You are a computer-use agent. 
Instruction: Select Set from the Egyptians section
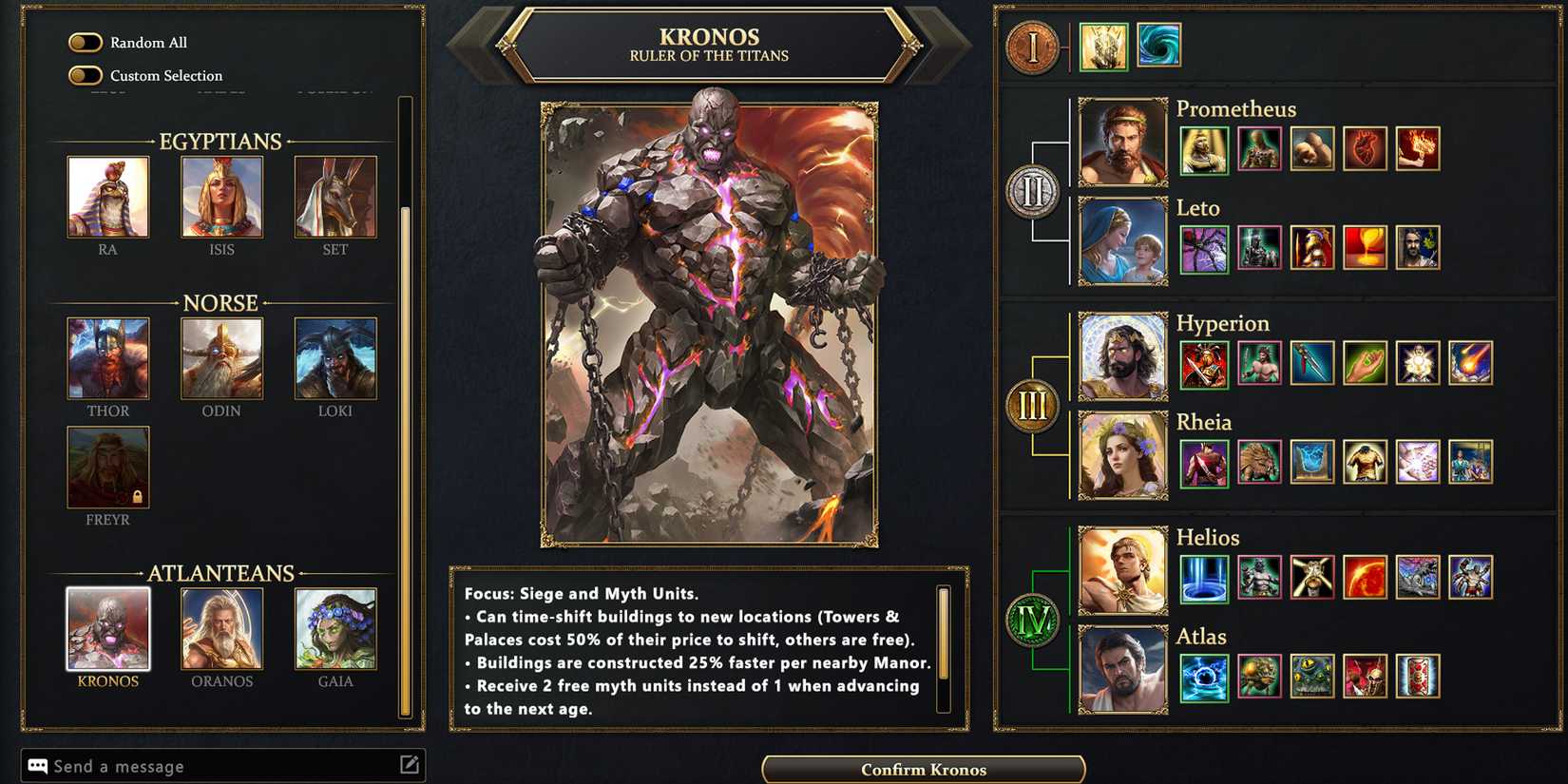point(335,198)
